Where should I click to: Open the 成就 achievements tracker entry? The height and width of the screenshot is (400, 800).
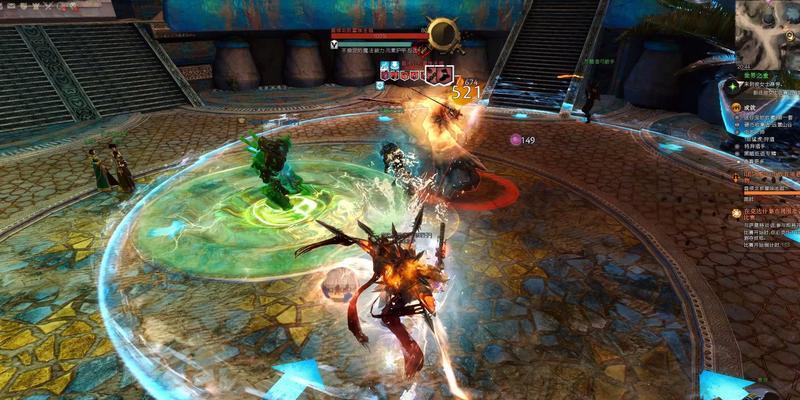coord(734,107)
